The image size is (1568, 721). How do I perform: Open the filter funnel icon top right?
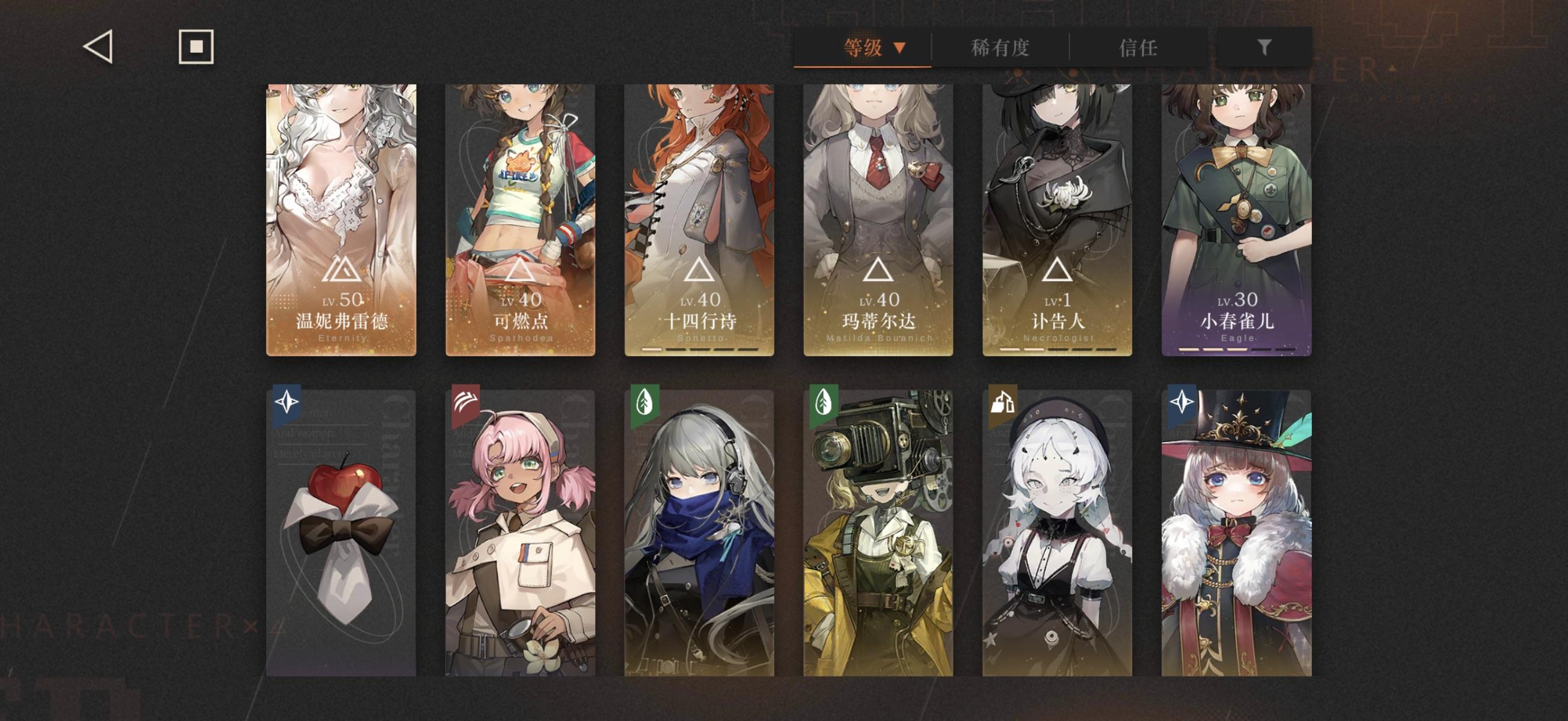click(1266, 46)
